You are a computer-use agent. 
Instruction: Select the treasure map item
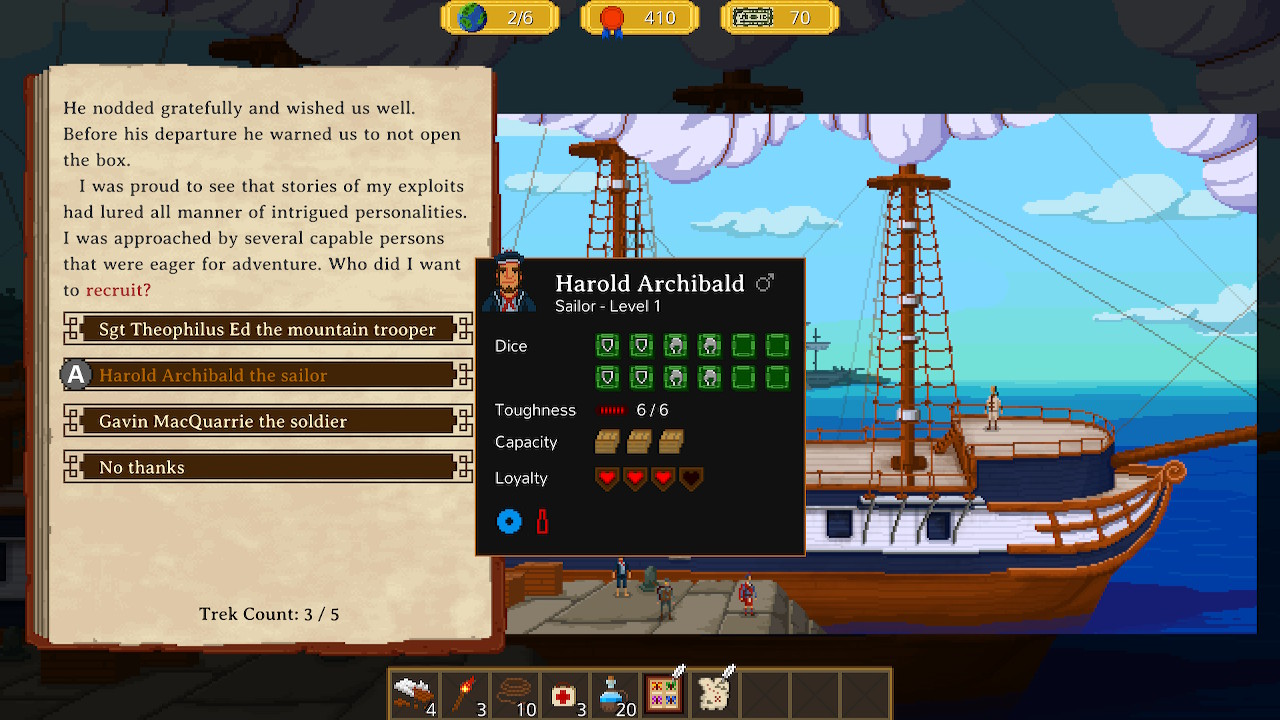(x=714, y=694)
